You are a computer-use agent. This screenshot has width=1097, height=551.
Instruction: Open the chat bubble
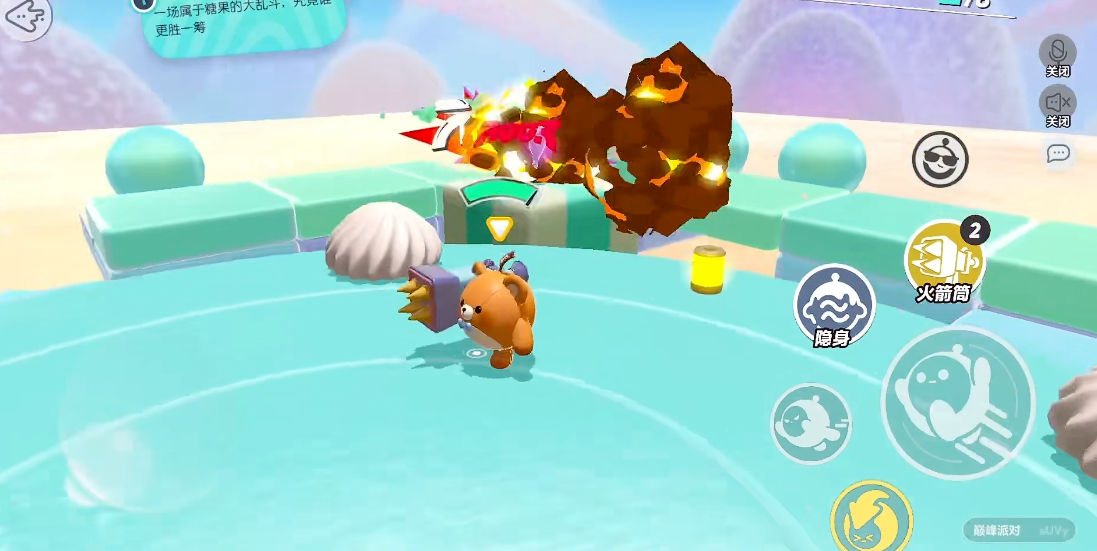[1058, 153]
